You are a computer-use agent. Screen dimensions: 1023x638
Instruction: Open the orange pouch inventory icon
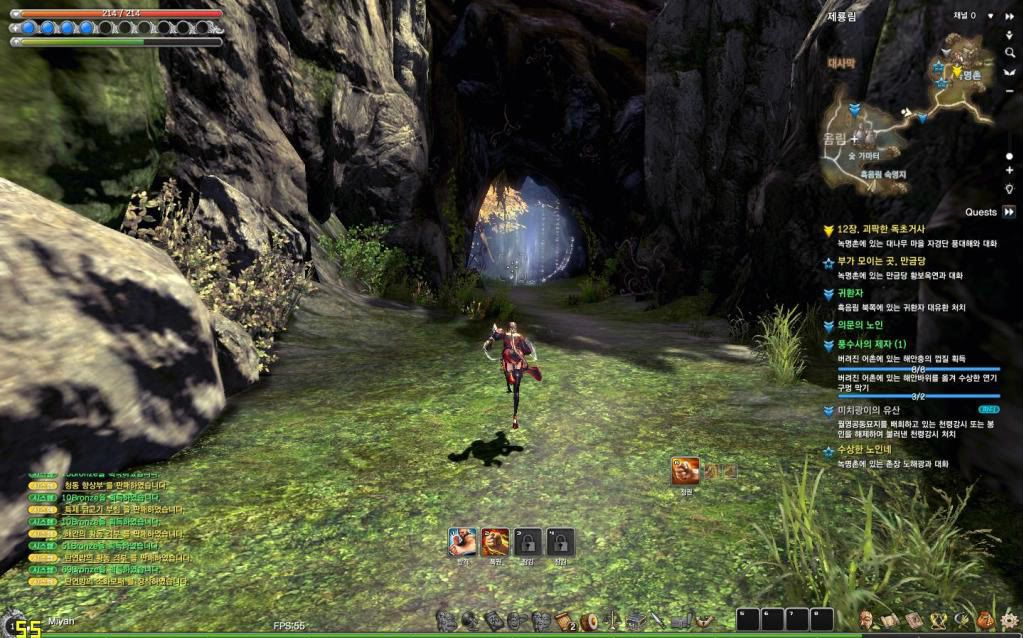985,621
